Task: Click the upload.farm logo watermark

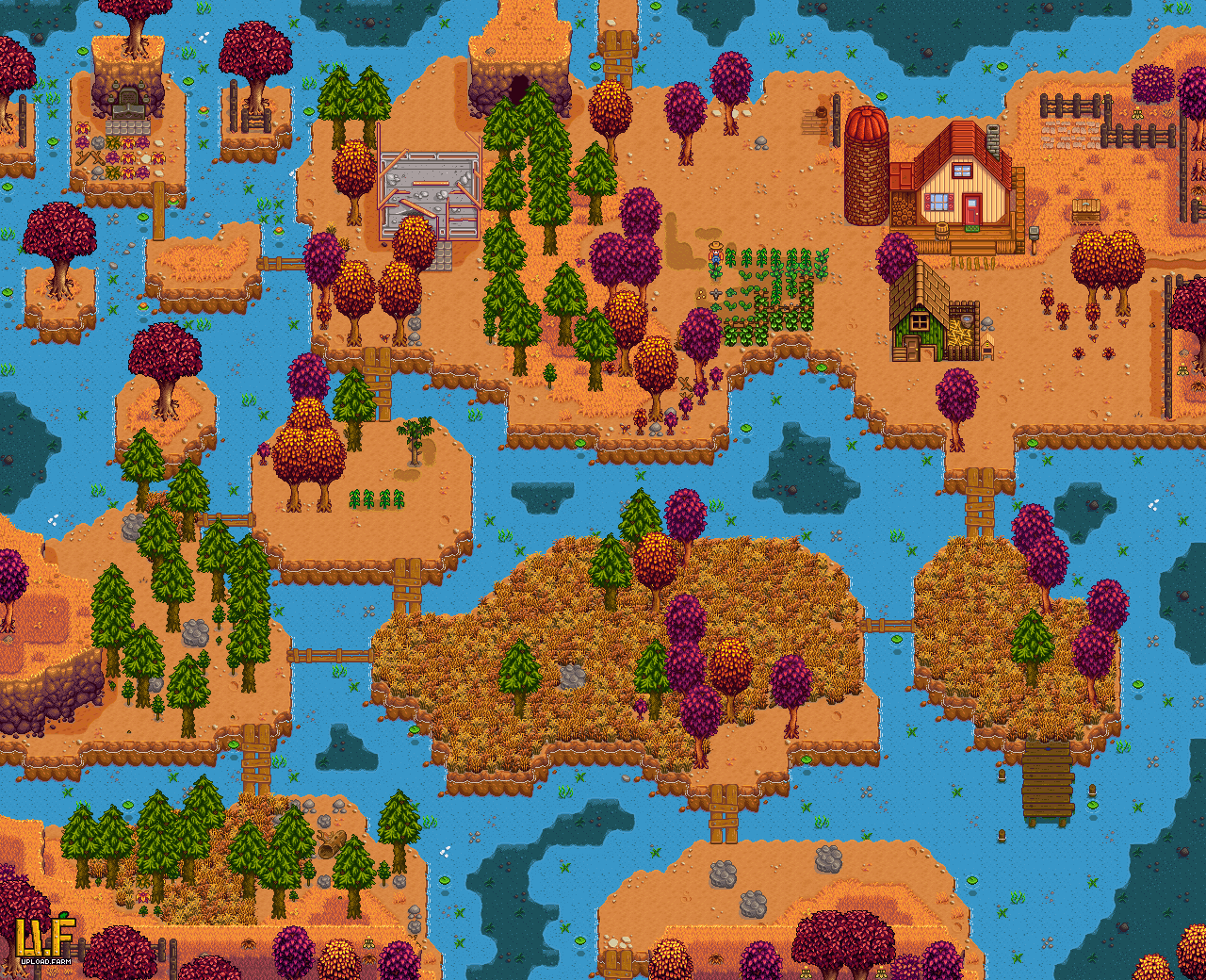Action: (x=45, y=940)
